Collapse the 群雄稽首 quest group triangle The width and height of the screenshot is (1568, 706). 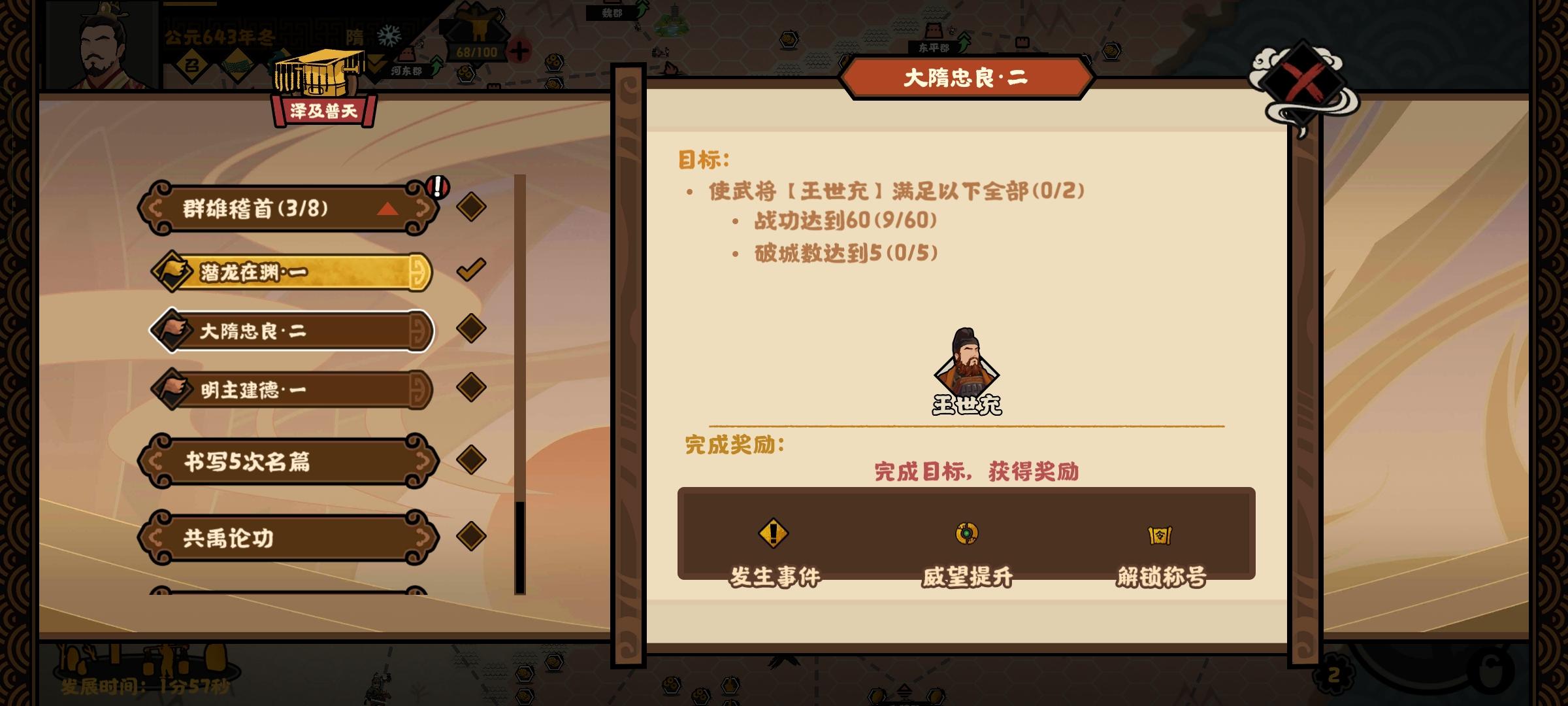[388, 209]
